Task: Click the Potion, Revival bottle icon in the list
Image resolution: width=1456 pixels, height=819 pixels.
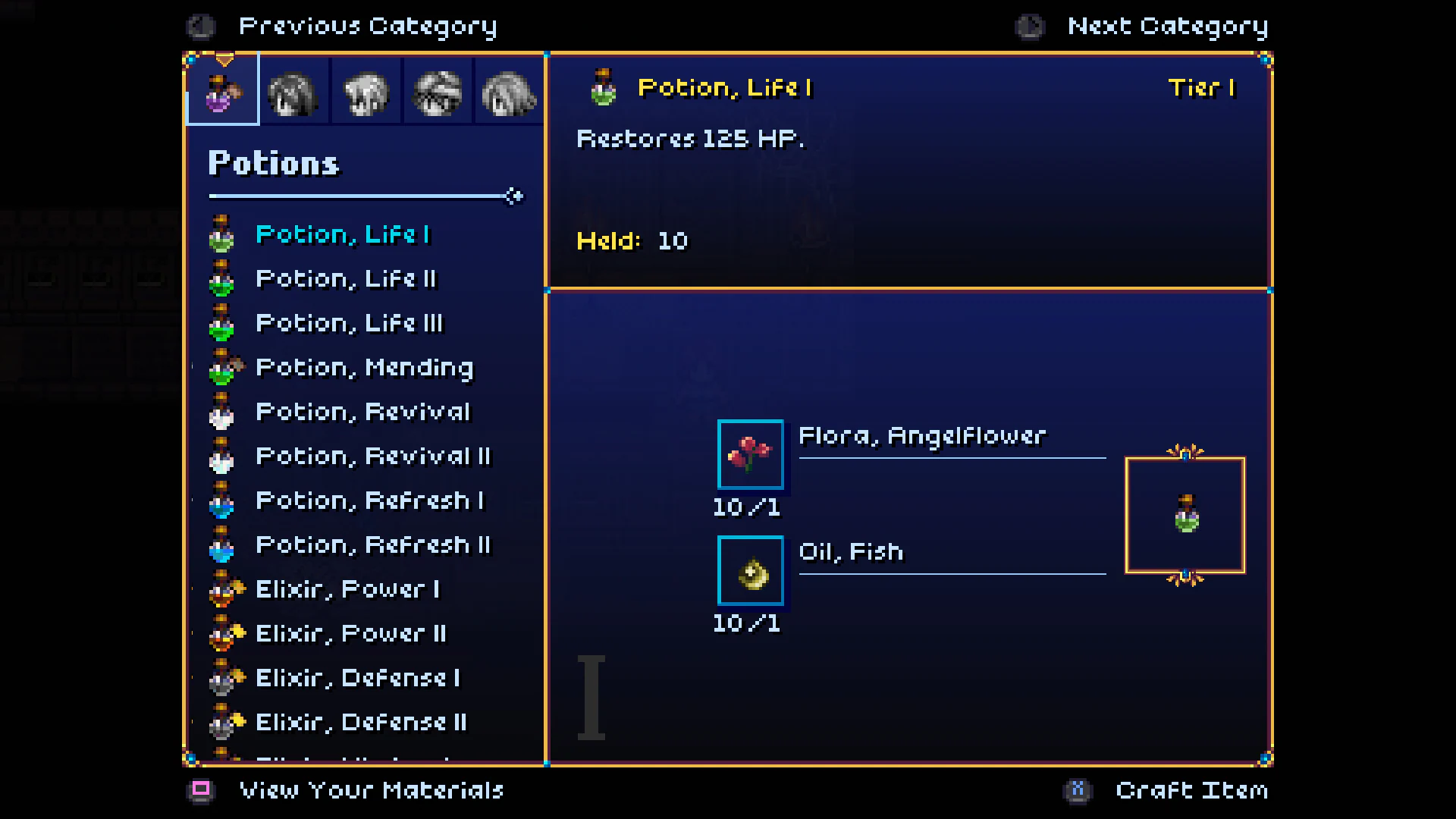Action: coord(222,412)
